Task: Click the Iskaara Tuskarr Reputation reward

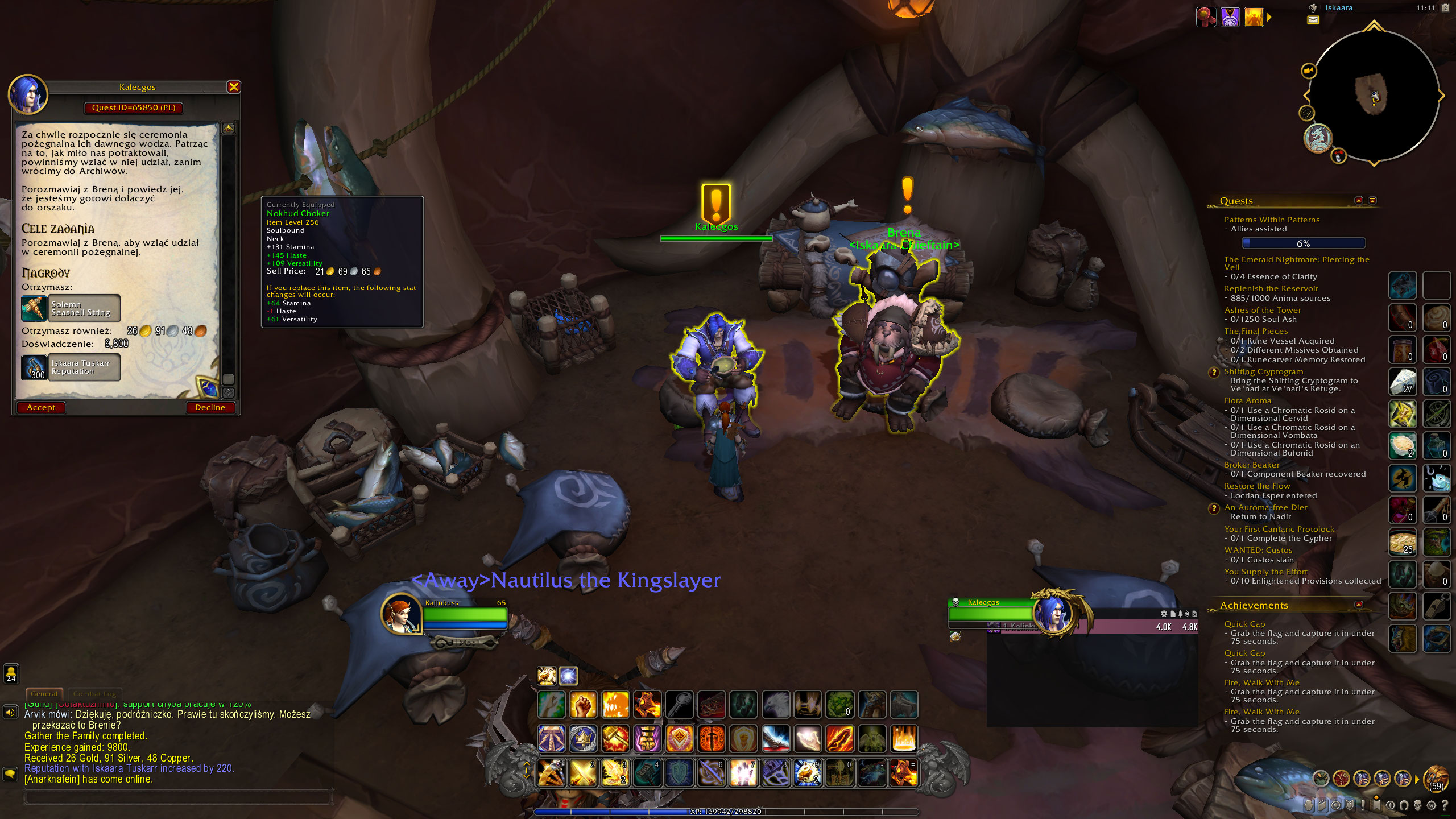Action: coord(71,367)
